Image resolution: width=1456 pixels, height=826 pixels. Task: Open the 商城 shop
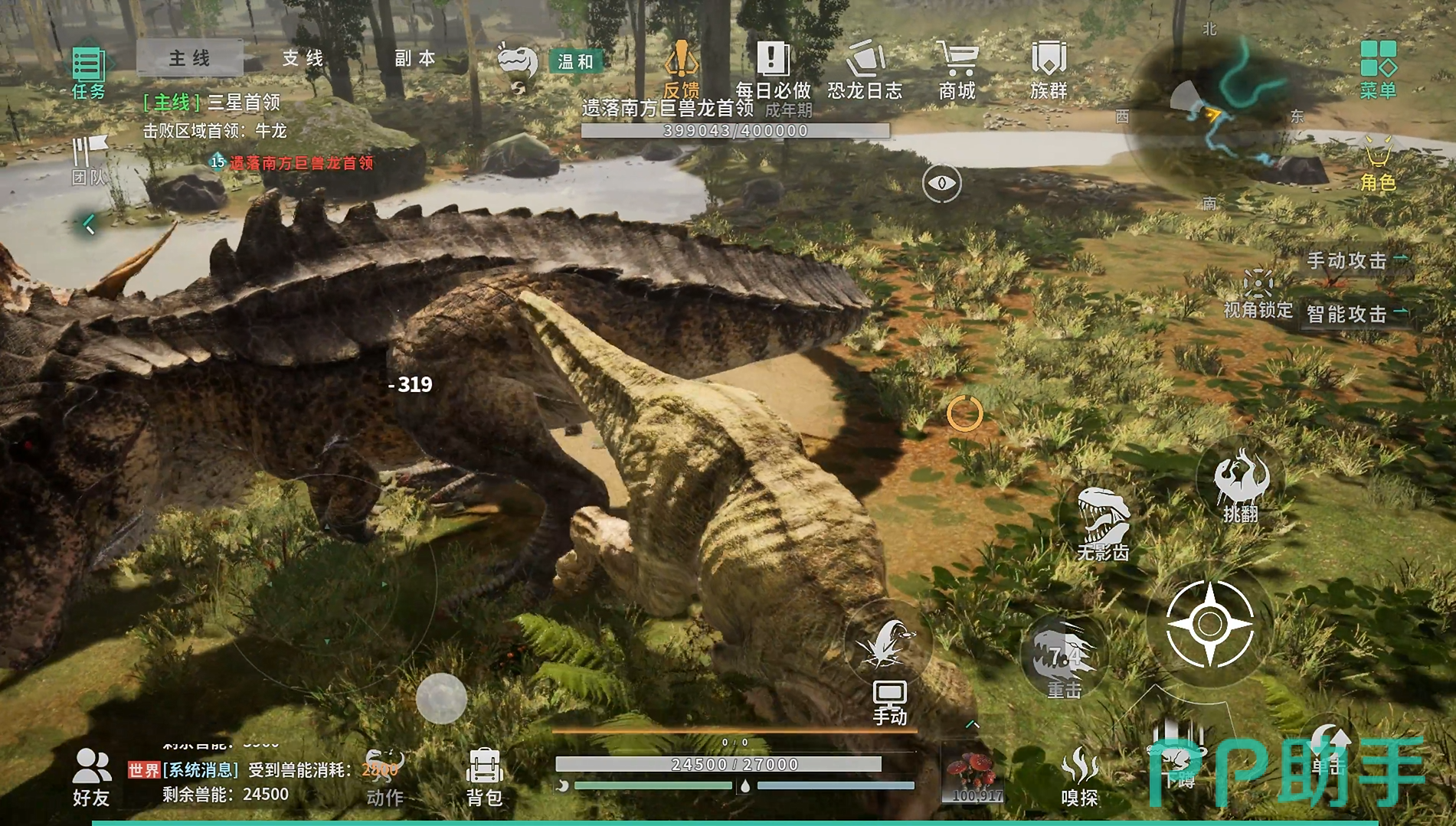click(957, 70)
